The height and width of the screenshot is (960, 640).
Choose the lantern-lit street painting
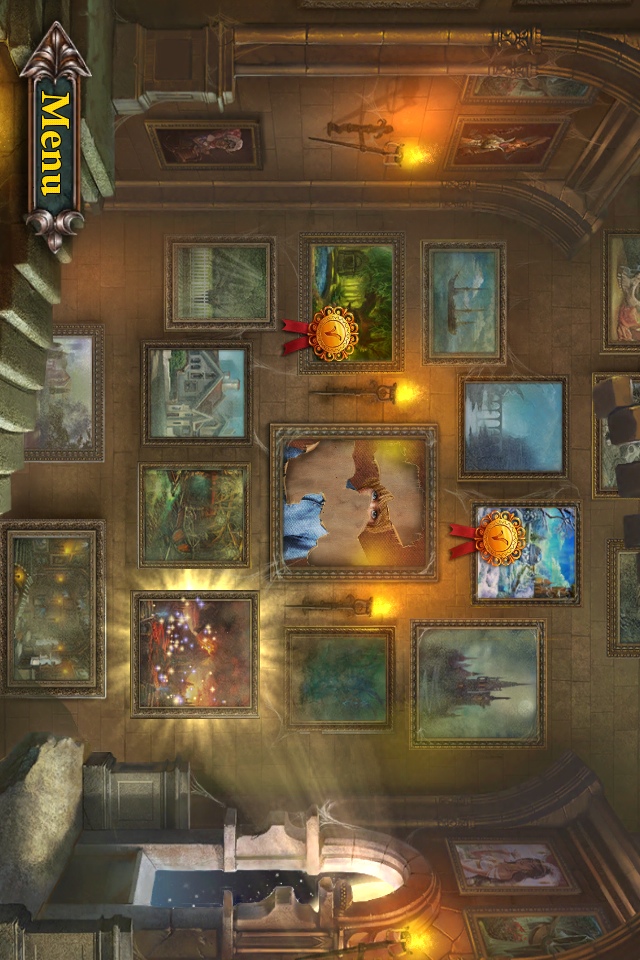point(53,607)
